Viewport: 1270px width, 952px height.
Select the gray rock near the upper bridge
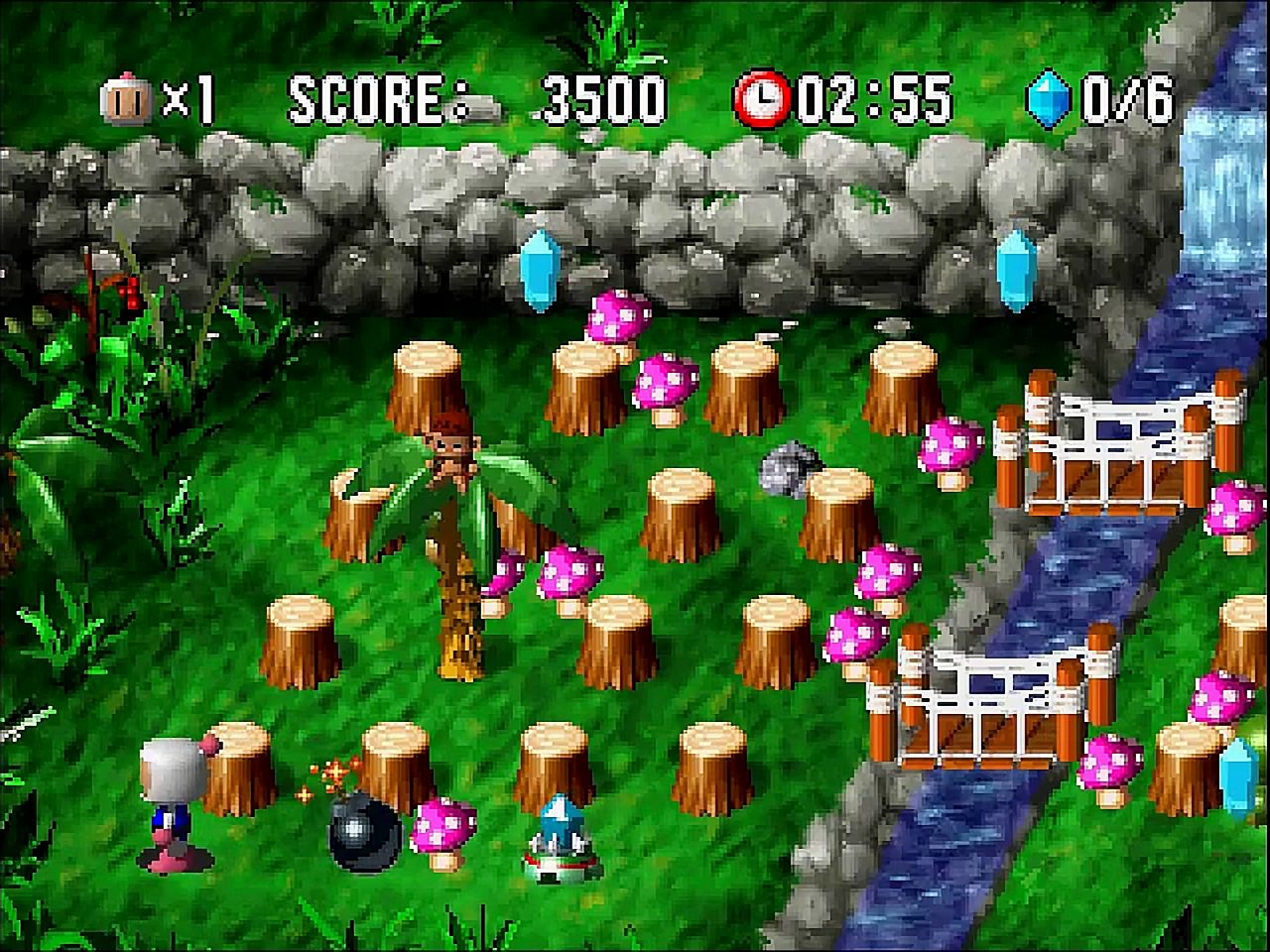click(784, 468)
